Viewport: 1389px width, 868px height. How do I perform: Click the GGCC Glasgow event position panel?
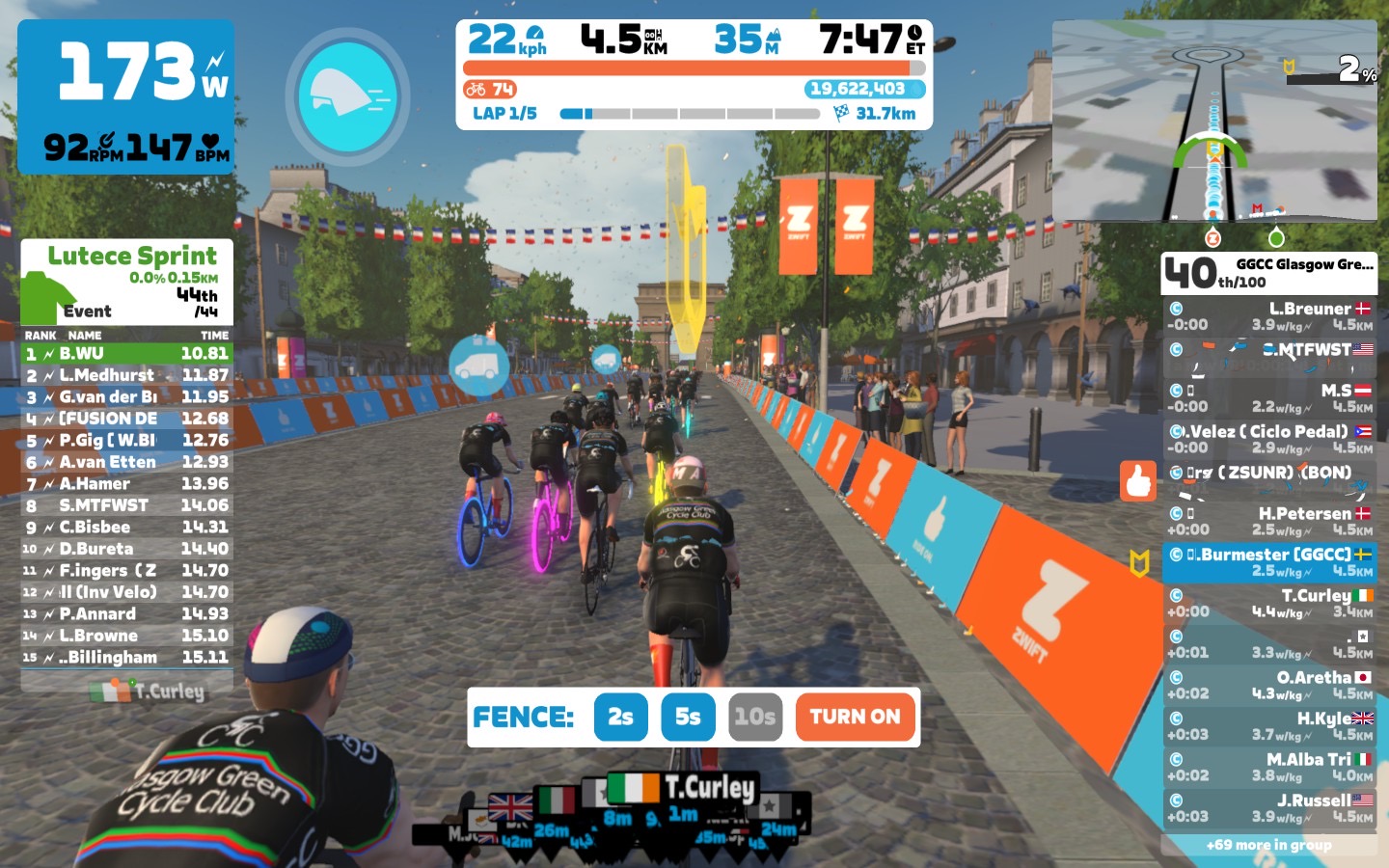pos(1268,273)
